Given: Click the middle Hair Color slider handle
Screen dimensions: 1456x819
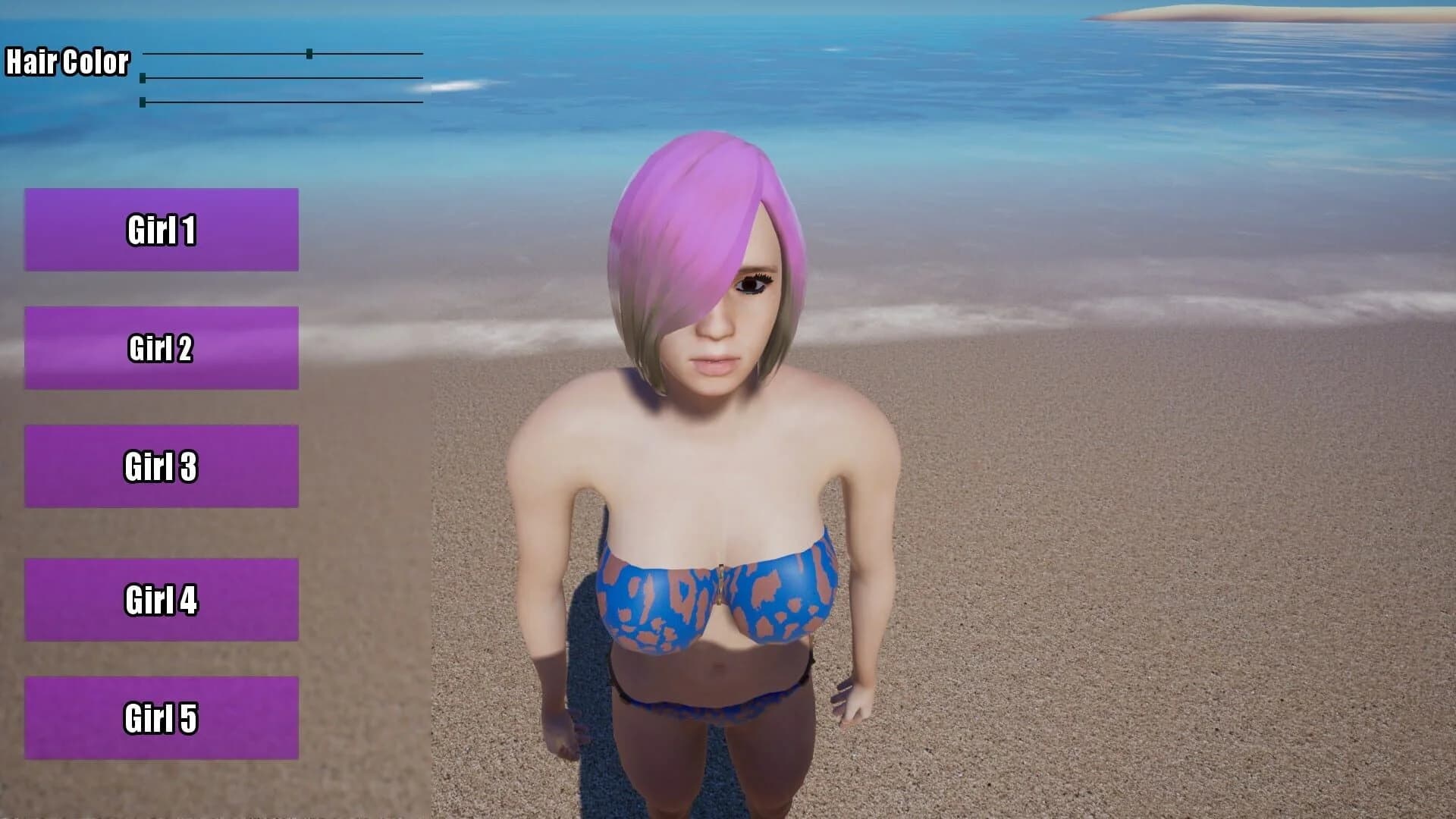Looking at the screenshot, I should (143, 78).
